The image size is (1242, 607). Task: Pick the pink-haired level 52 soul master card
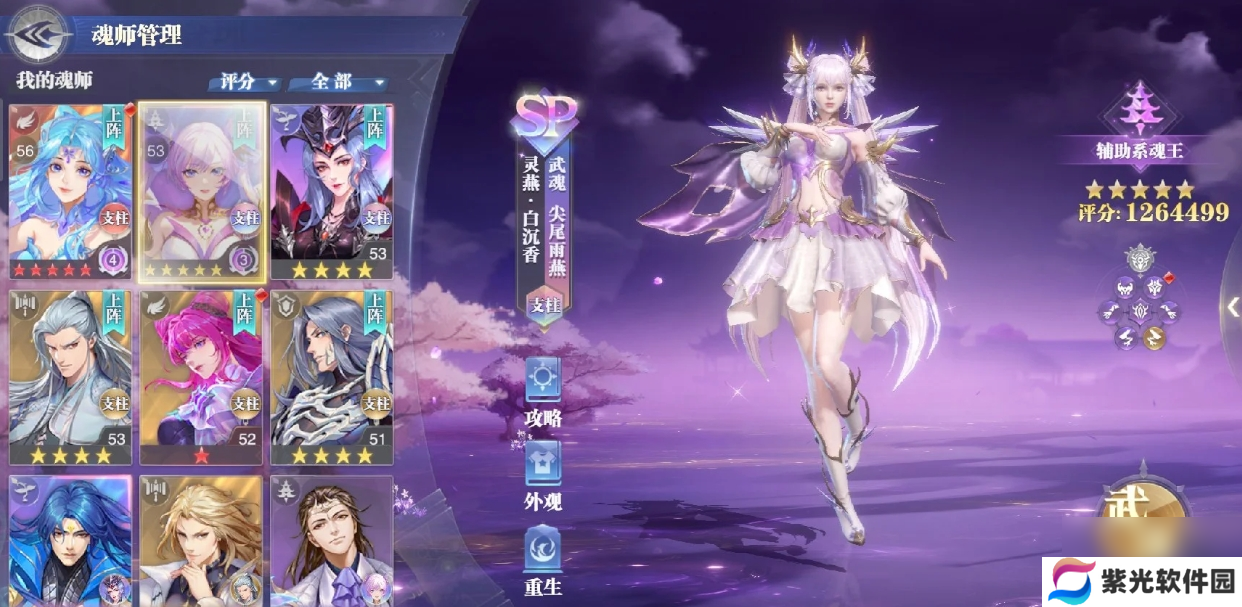(x=201, y=377)
